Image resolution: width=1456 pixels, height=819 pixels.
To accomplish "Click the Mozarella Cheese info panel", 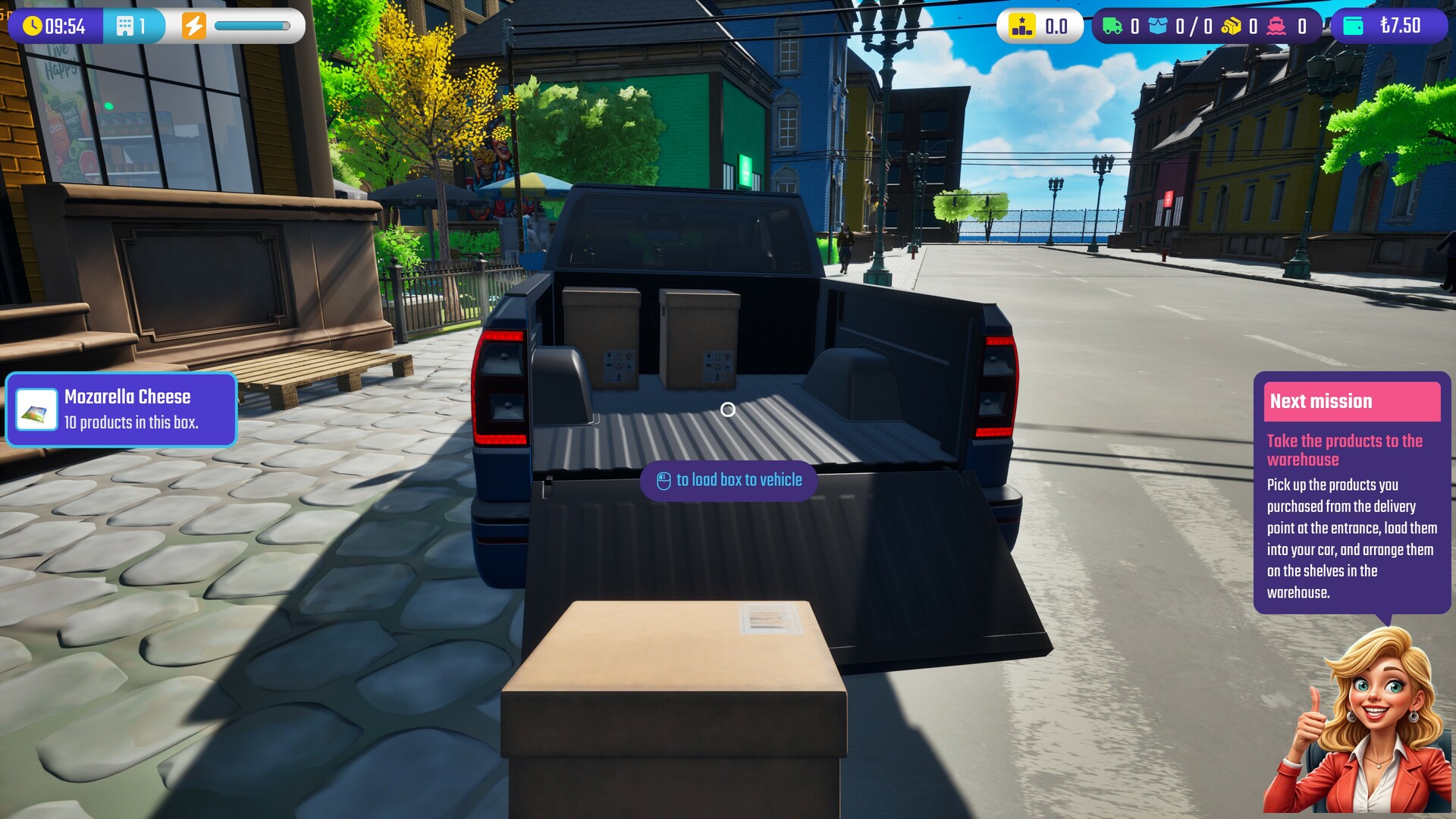I will coord(121,409).
